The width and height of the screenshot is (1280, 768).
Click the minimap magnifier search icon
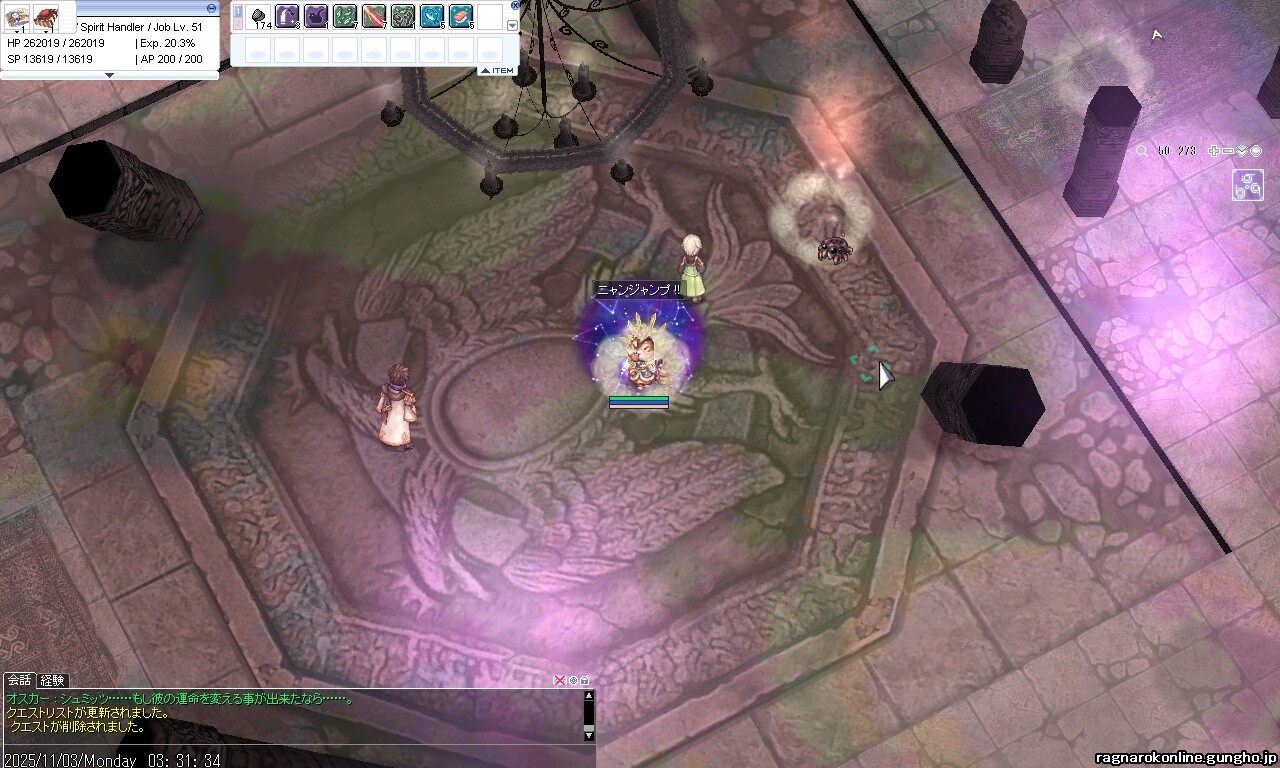(x=1142, y=151)
